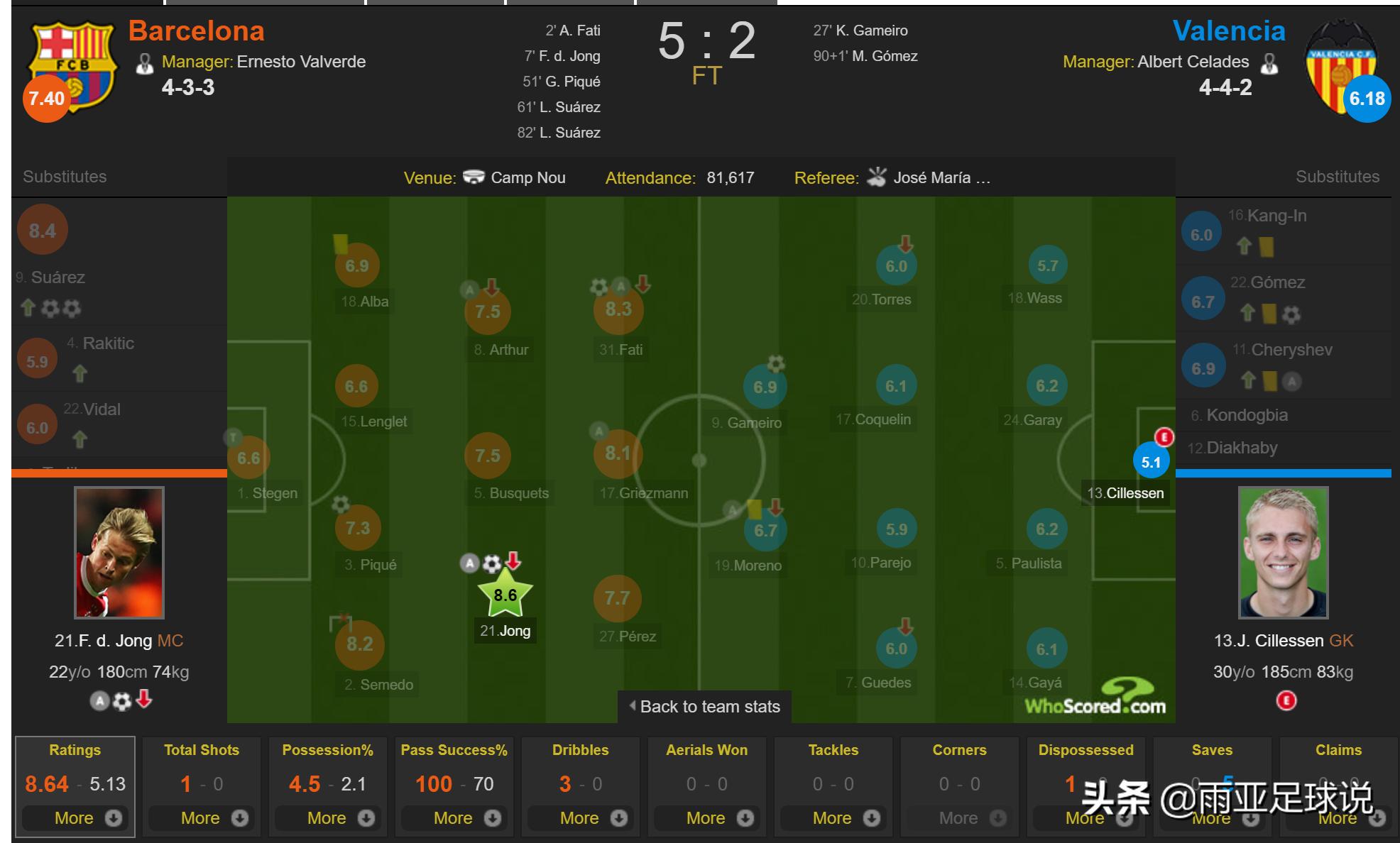1400x843 pixels.
Task: Select Fati's 8.3 rating on the pitch
Action: pos(618,309)
